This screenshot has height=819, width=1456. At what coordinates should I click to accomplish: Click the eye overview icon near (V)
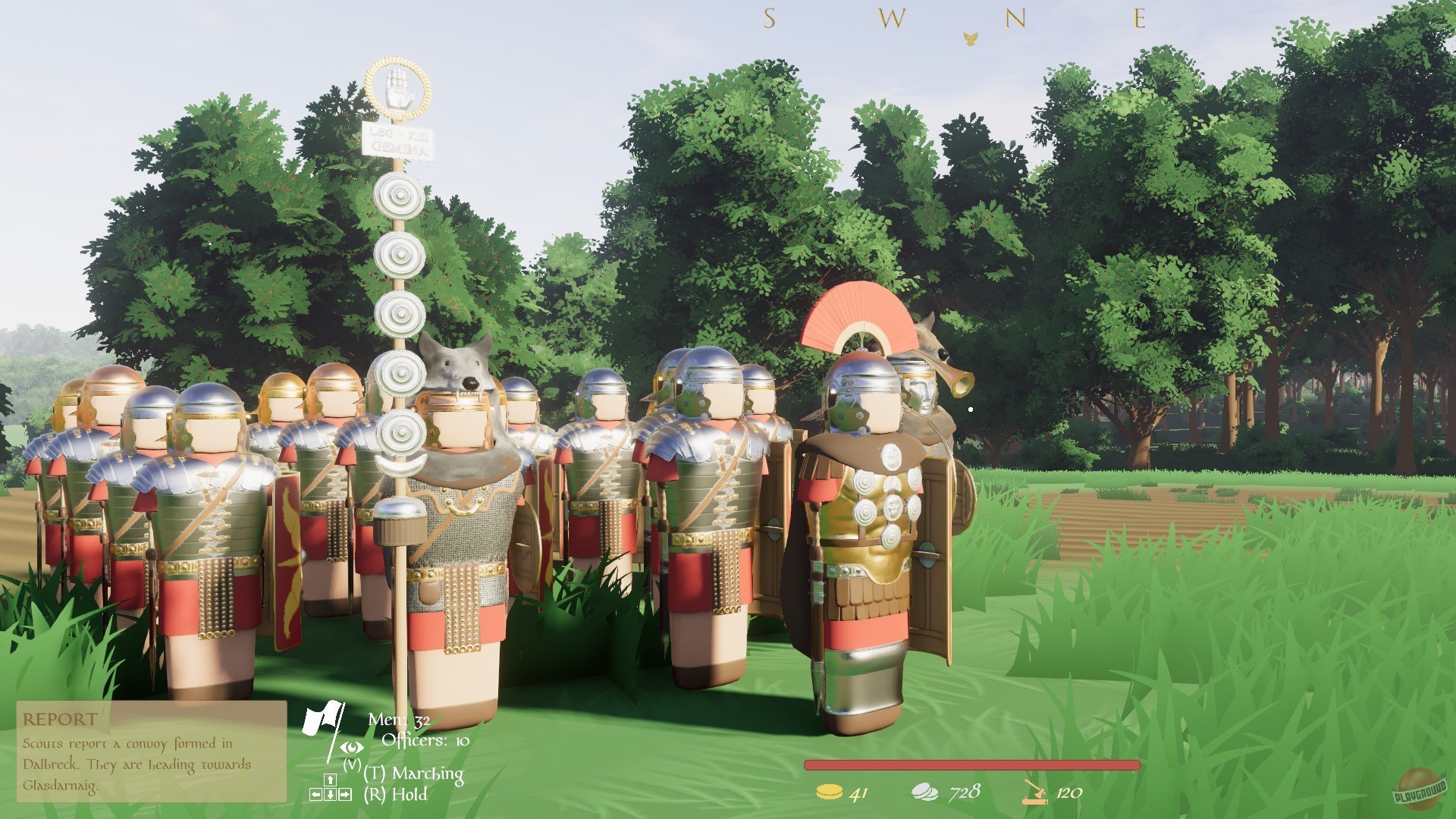[x=353, y=748]
